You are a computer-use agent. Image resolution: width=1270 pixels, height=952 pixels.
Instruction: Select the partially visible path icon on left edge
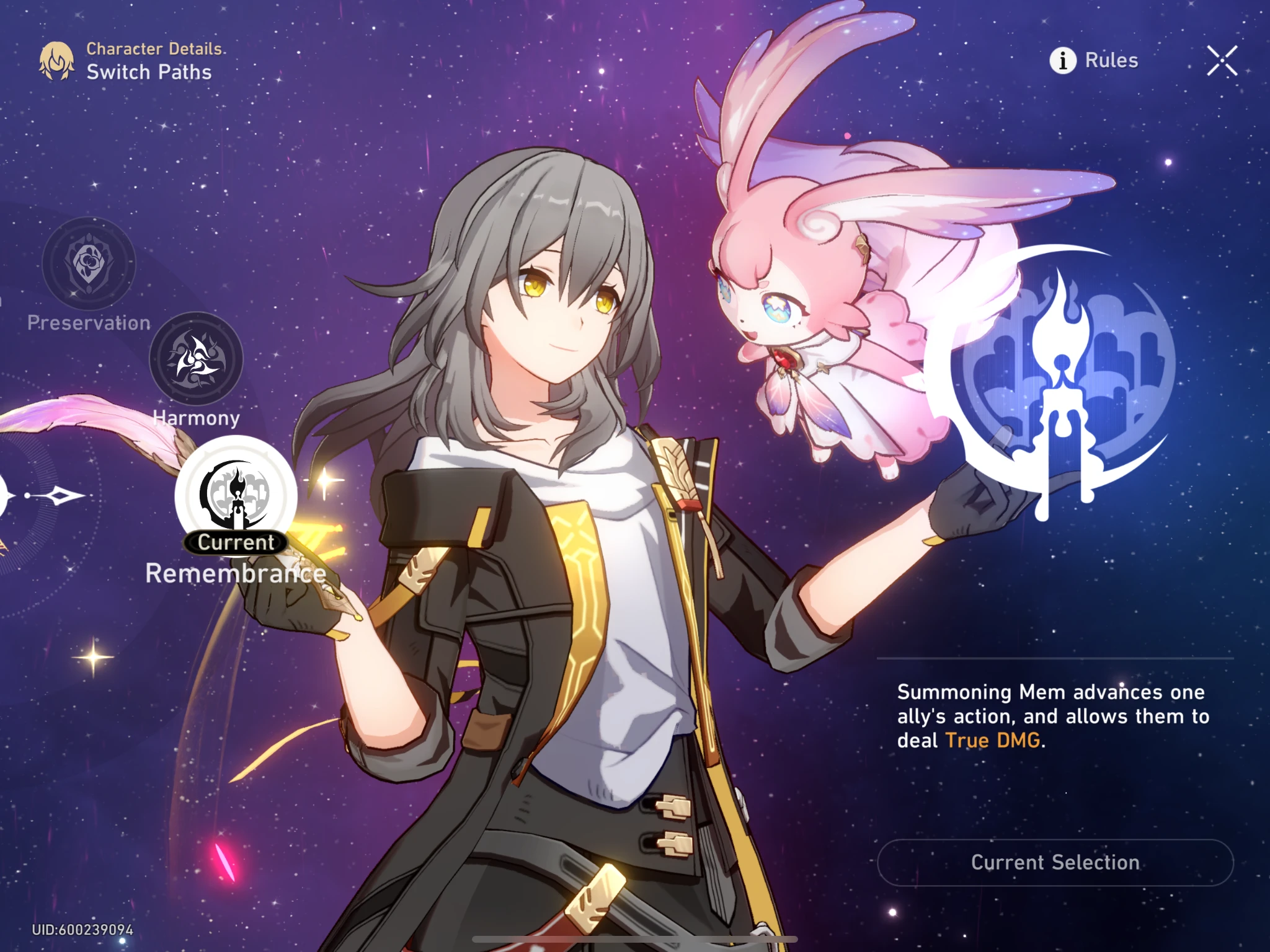[6, 496]
